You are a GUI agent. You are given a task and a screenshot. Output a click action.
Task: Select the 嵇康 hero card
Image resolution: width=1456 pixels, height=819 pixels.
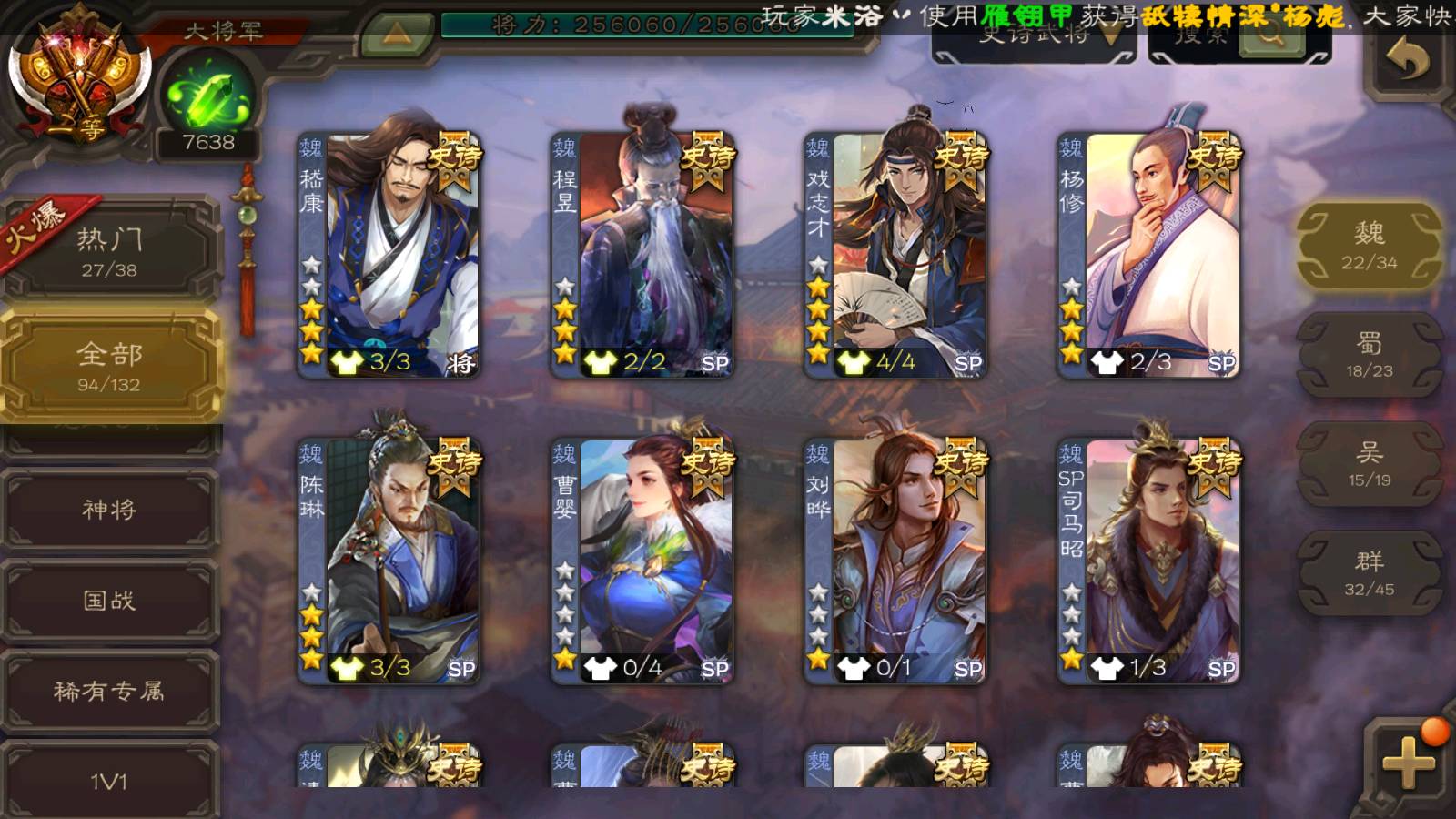[x=389, y=255]
